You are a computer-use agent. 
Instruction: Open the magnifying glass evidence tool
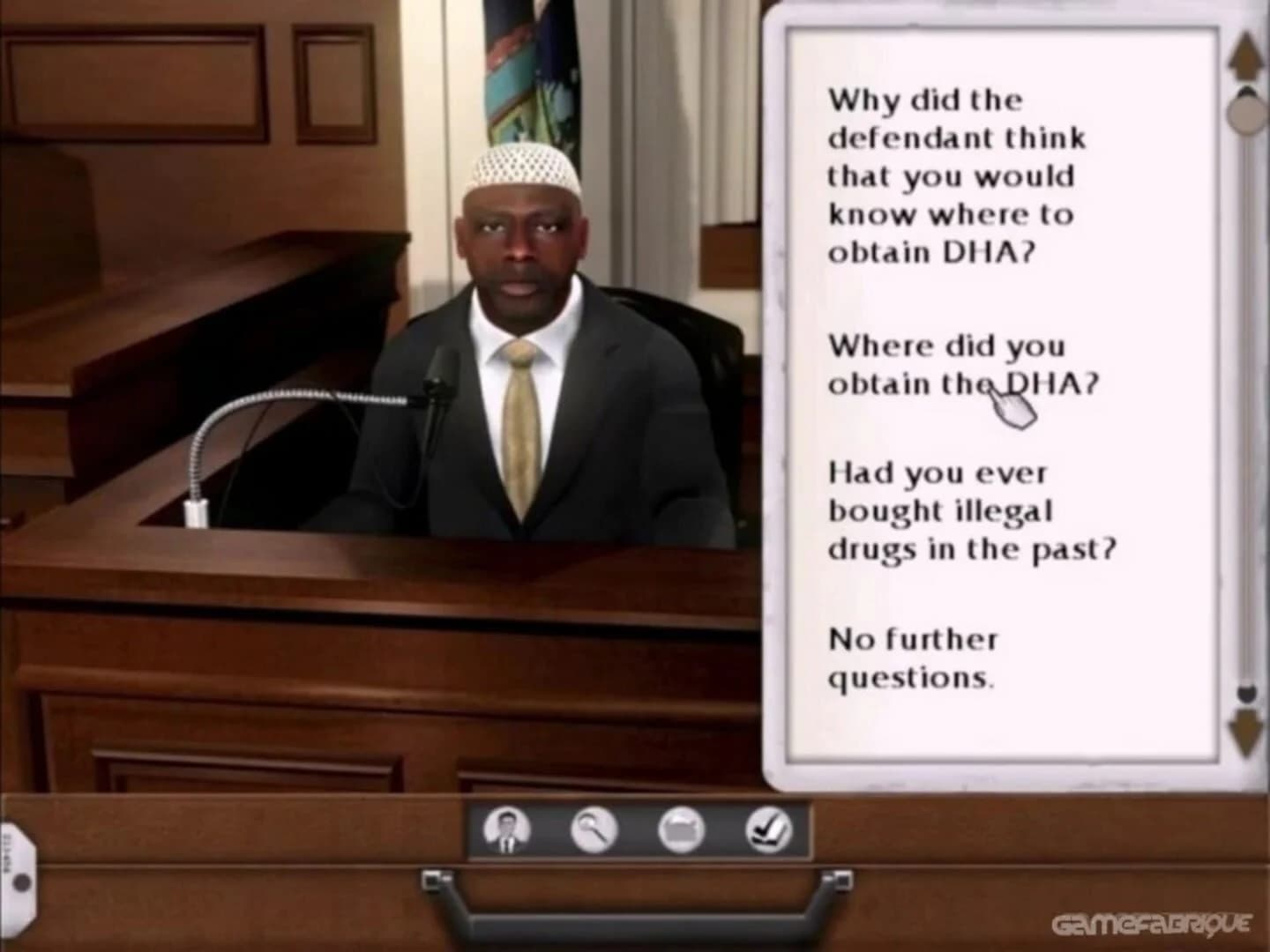click(x=593, y=828)
